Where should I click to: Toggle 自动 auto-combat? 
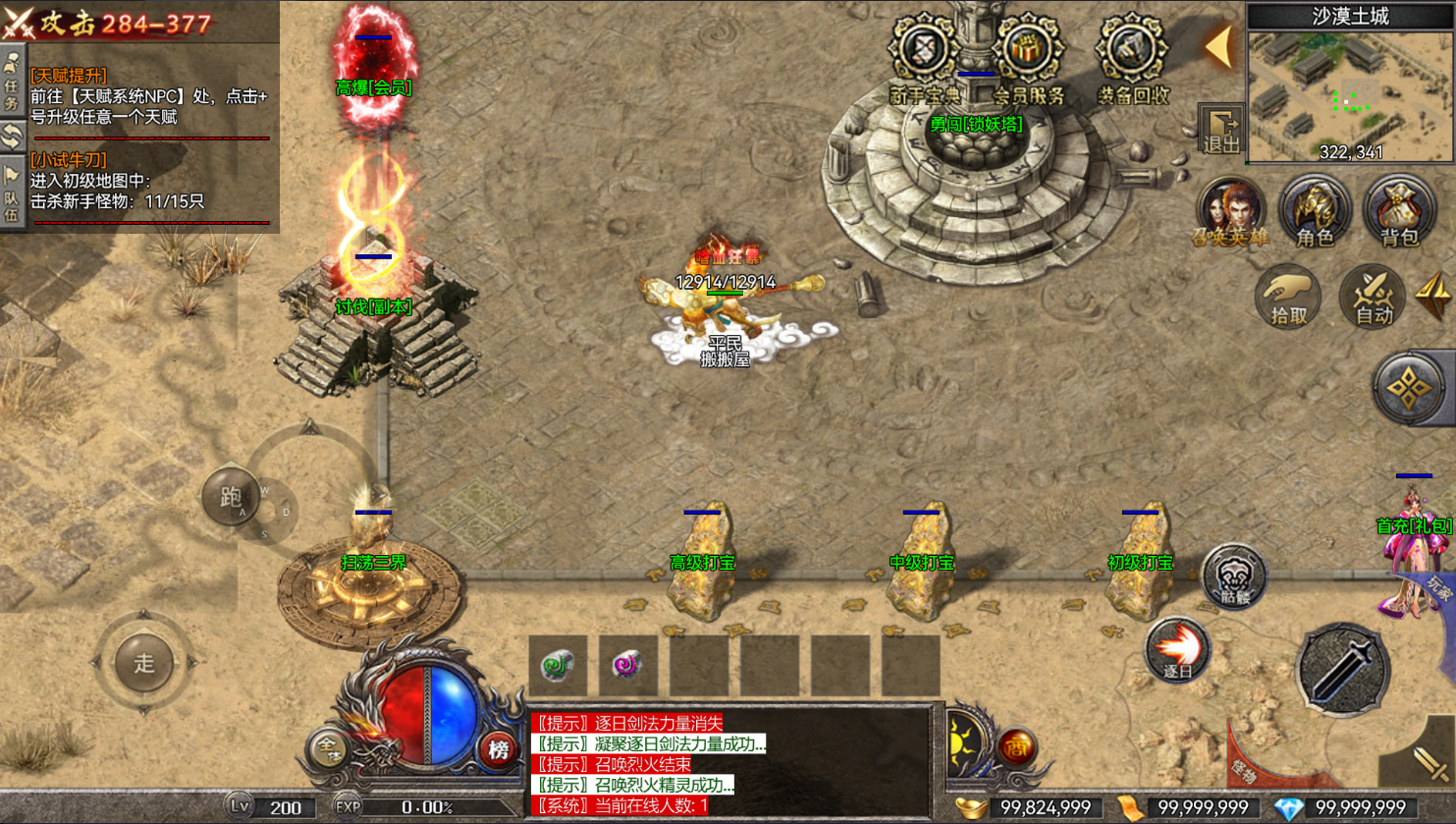tap(1373, 296)
